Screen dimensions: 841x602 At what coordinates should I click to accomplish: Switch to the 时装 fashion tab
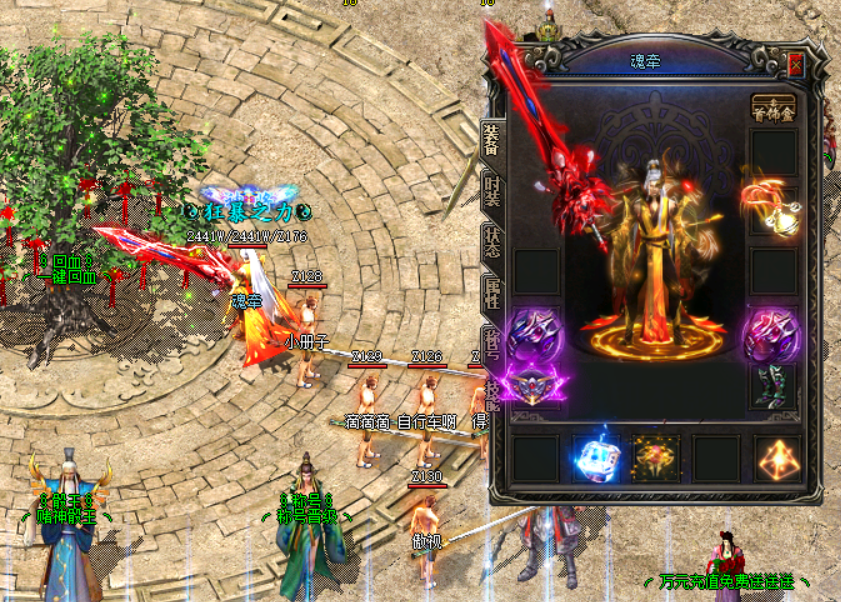[491, 190]
